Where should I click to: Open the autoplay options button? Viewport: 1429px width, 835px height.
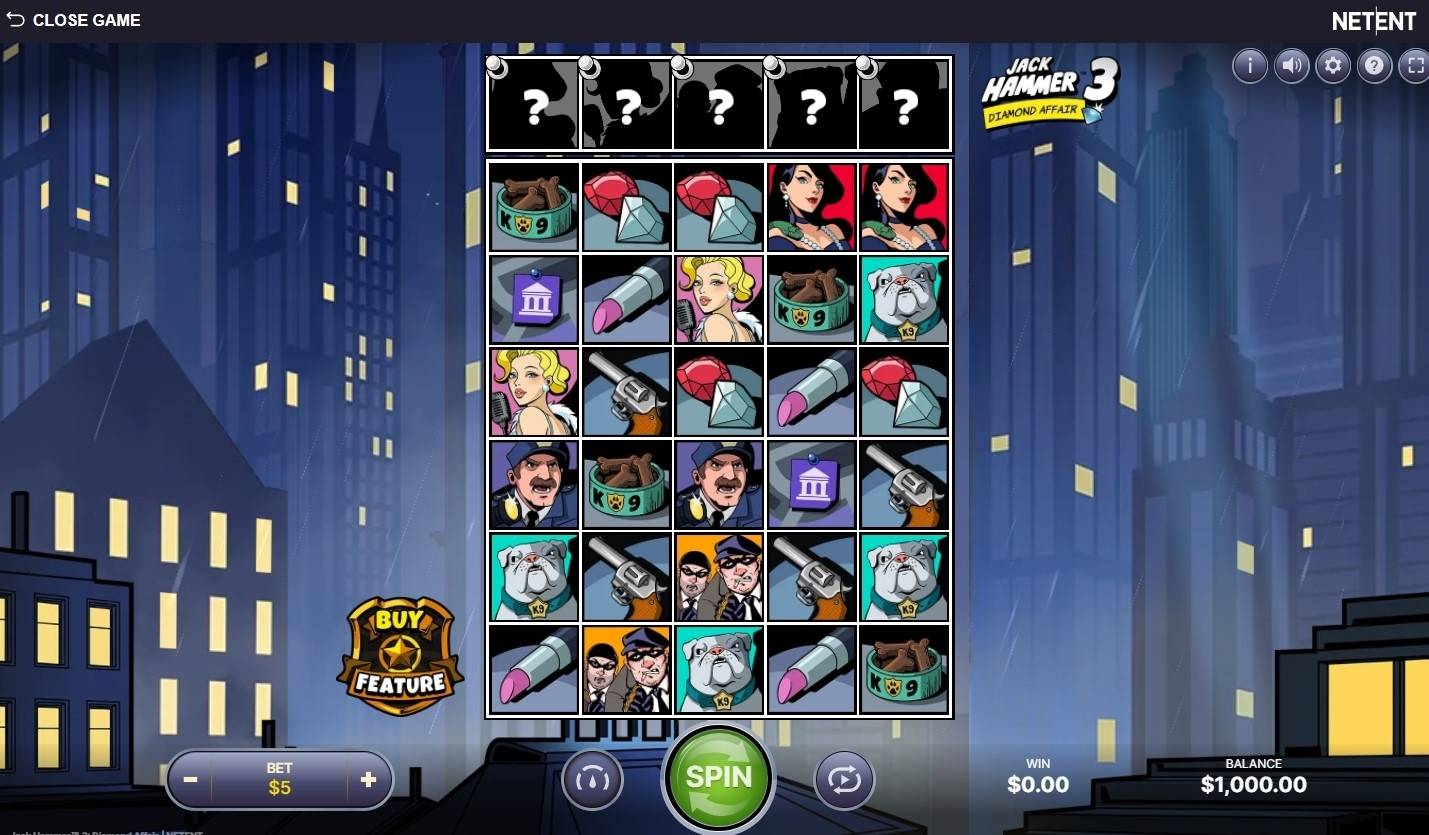point(844,779)
